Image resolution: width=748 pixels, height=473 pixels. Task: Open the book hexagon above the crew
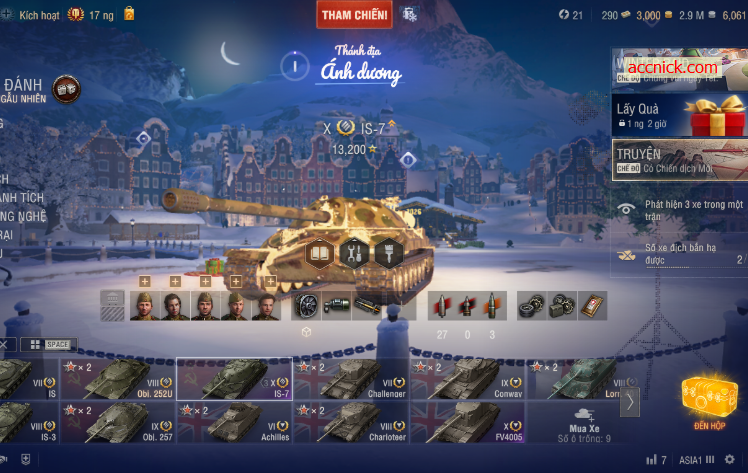pos(319,253)
